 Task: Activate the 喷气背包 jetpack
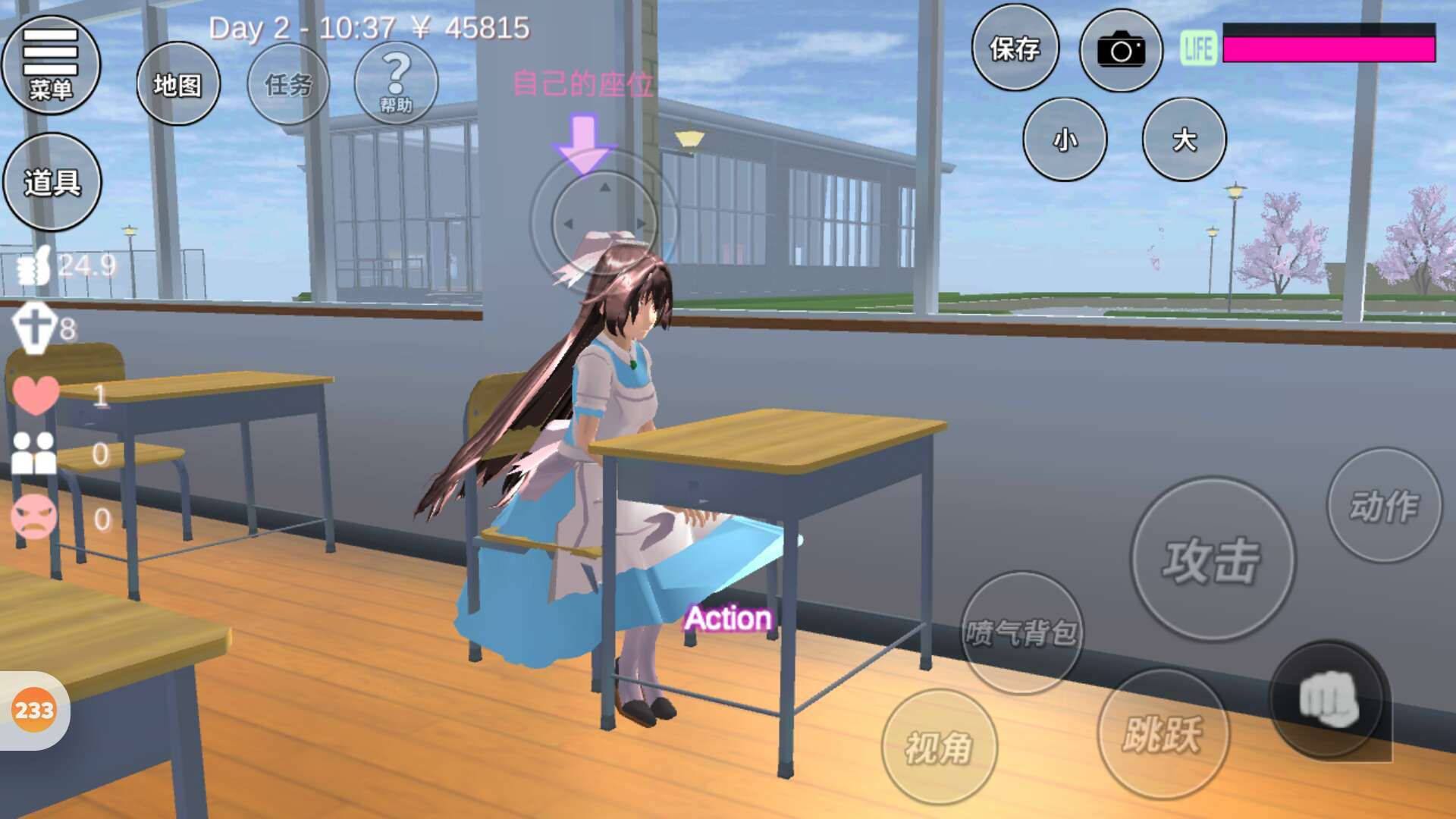(1021, 632)
